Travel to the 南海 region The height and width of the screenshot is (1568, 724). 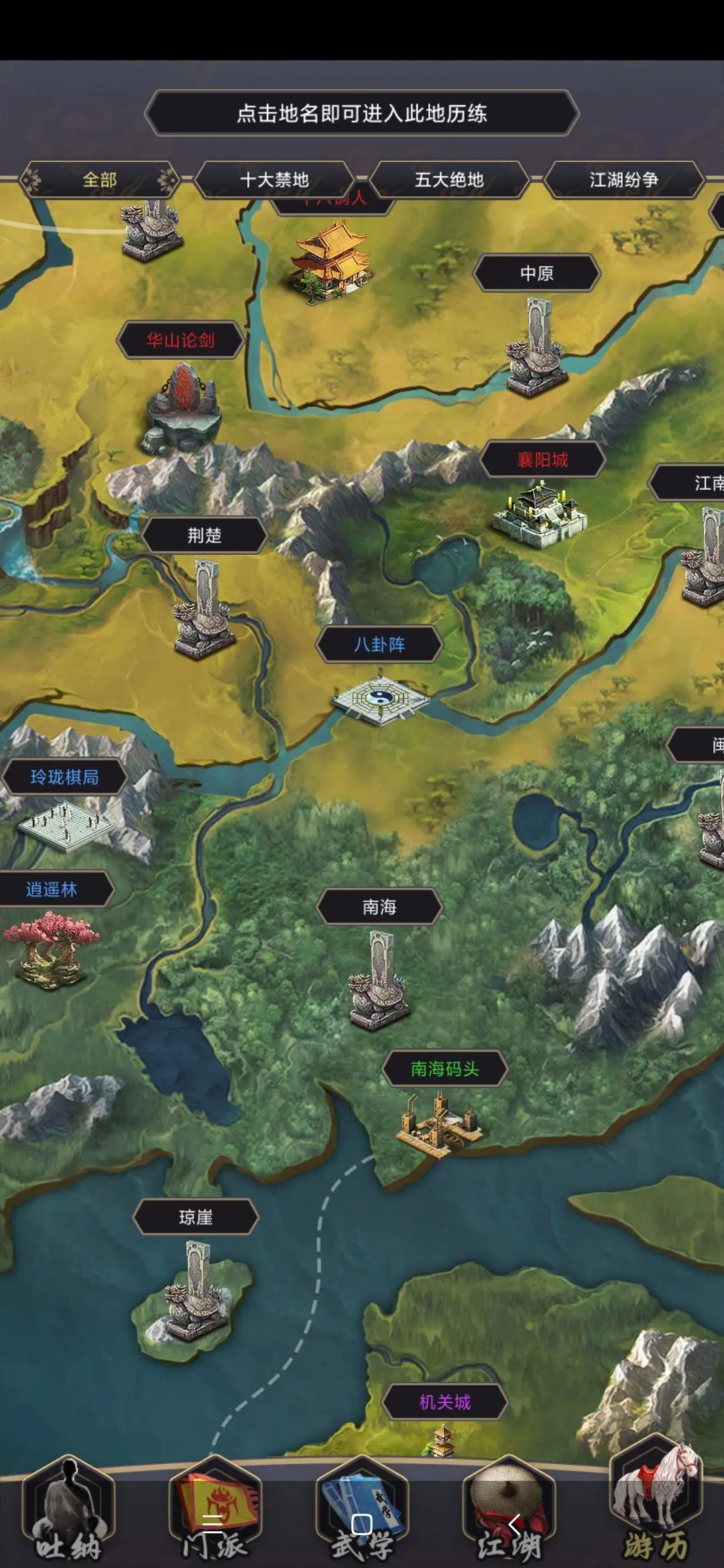[x=379, y=907]
